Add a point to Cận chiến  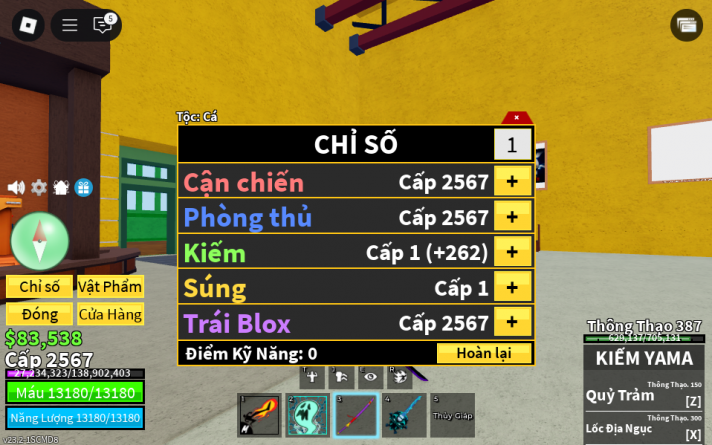[512, 181]
